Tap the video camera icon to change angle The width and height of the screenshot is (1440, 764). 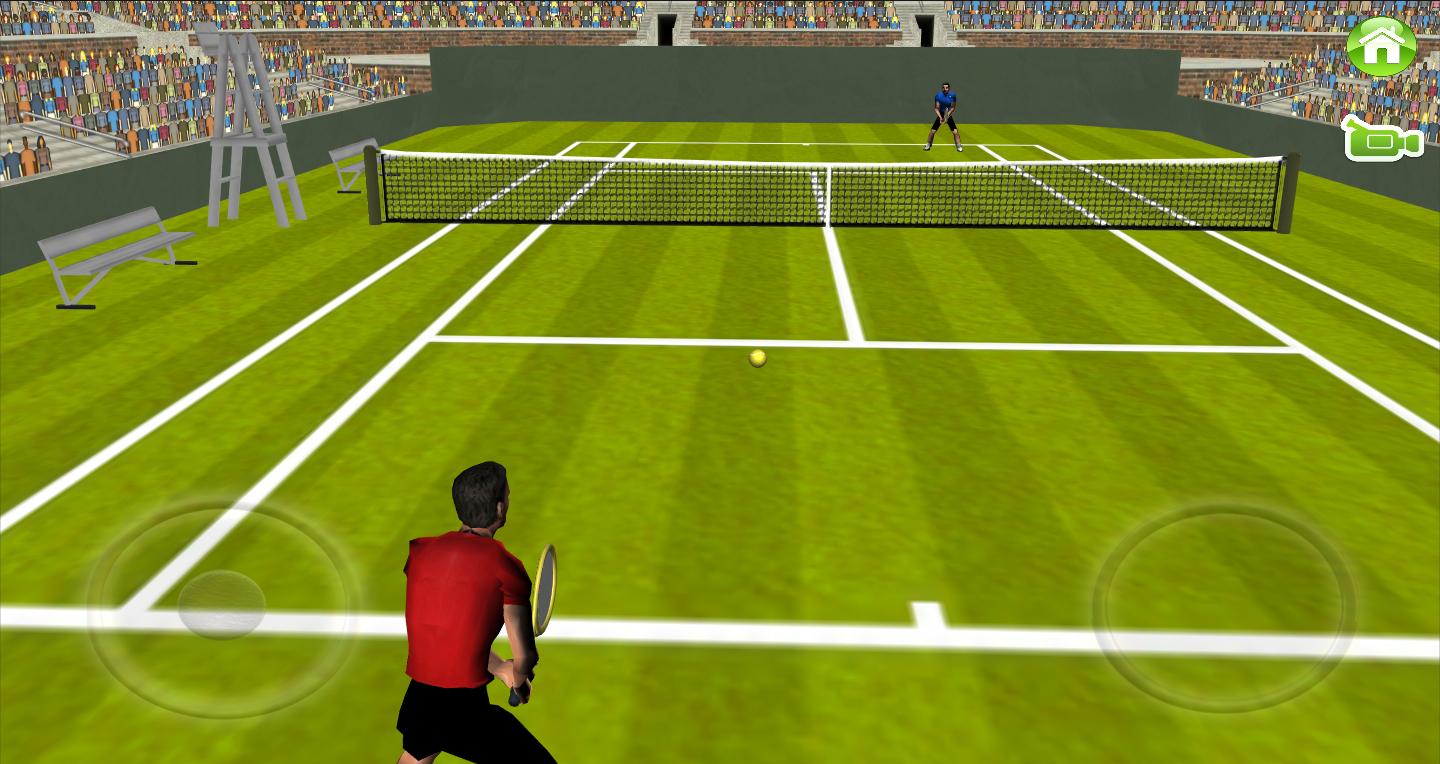pos(1382,145)
